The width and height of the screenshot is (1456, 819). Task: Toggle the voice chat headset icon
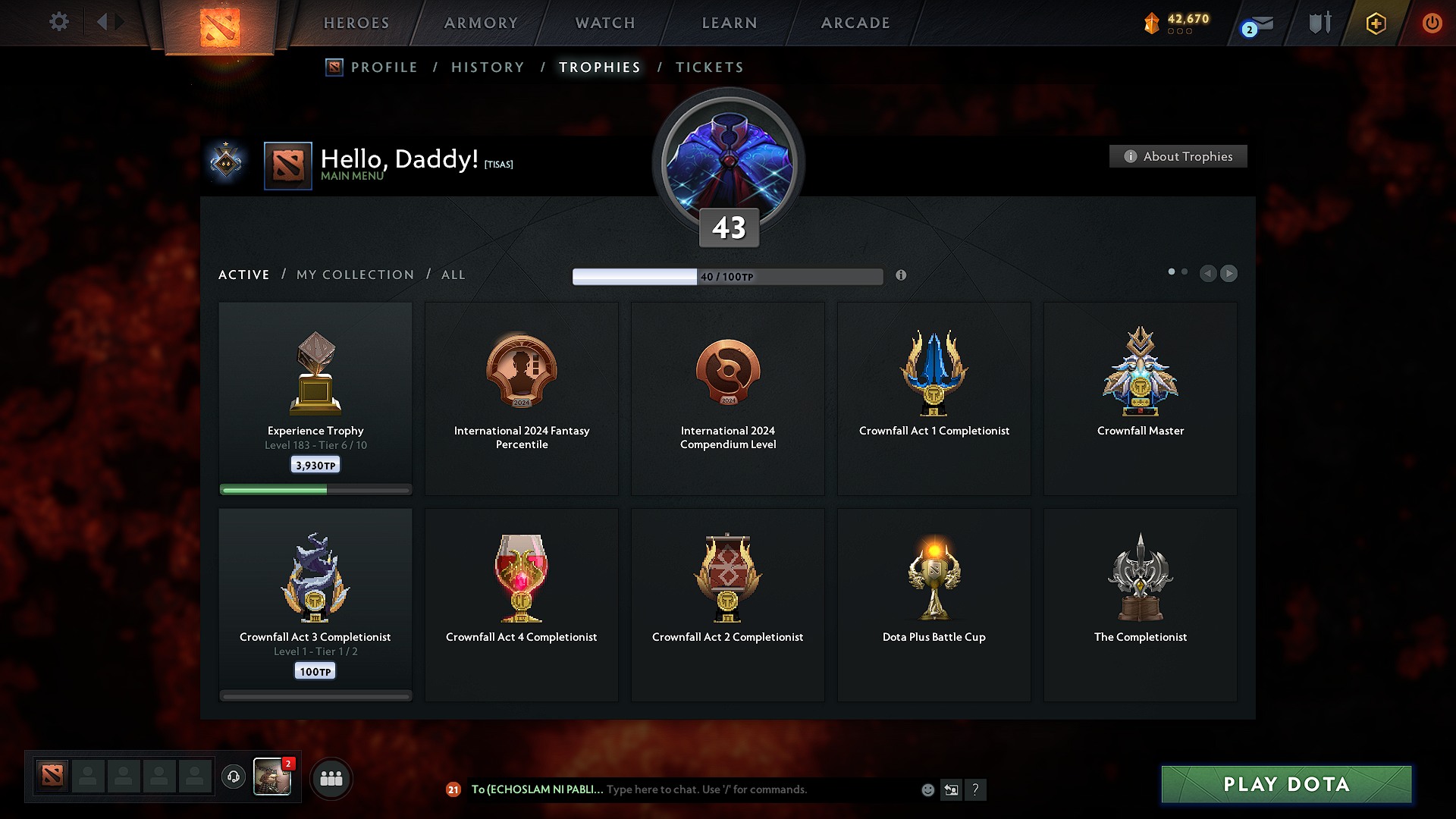[x=233, y=777]
